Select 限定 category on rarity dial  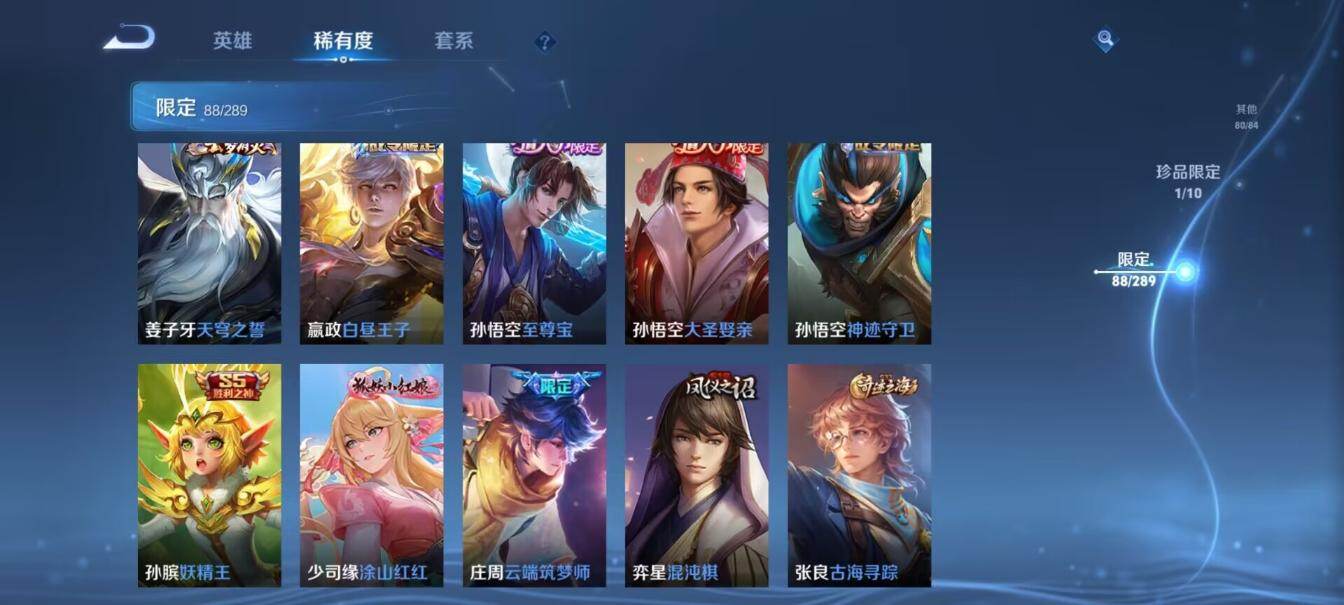[1135, 269]
